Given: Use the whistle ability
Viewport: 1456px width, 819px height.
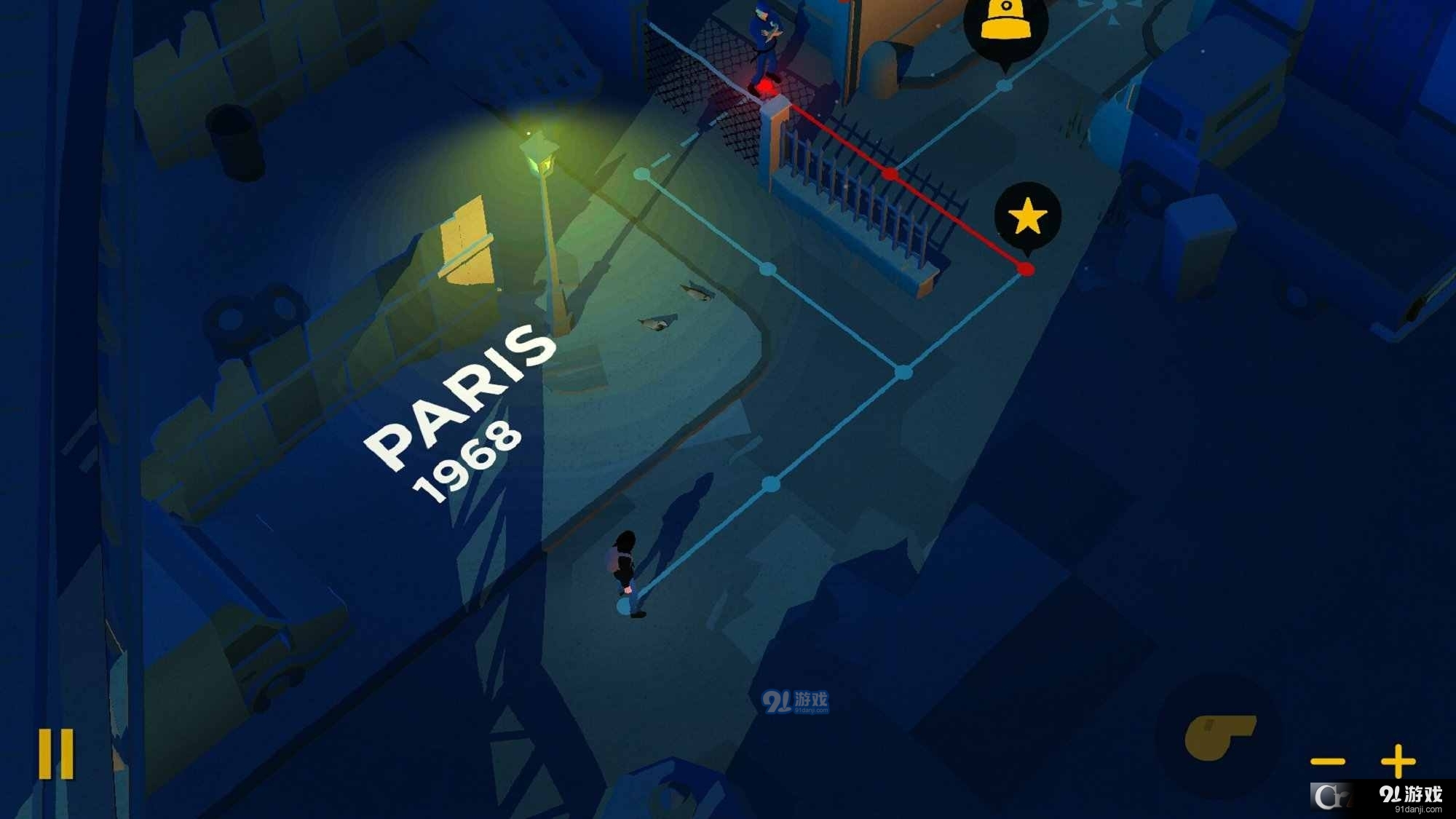Looking at the screenshot, I should (1219, 736).
